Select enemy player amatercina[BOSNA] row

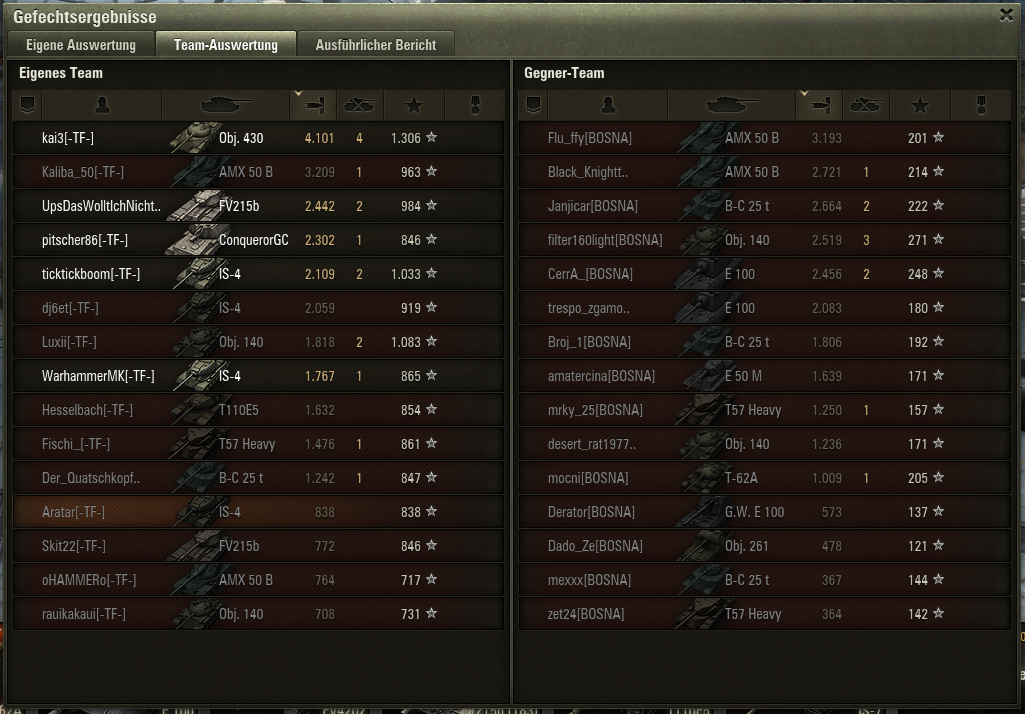point(601,376)
